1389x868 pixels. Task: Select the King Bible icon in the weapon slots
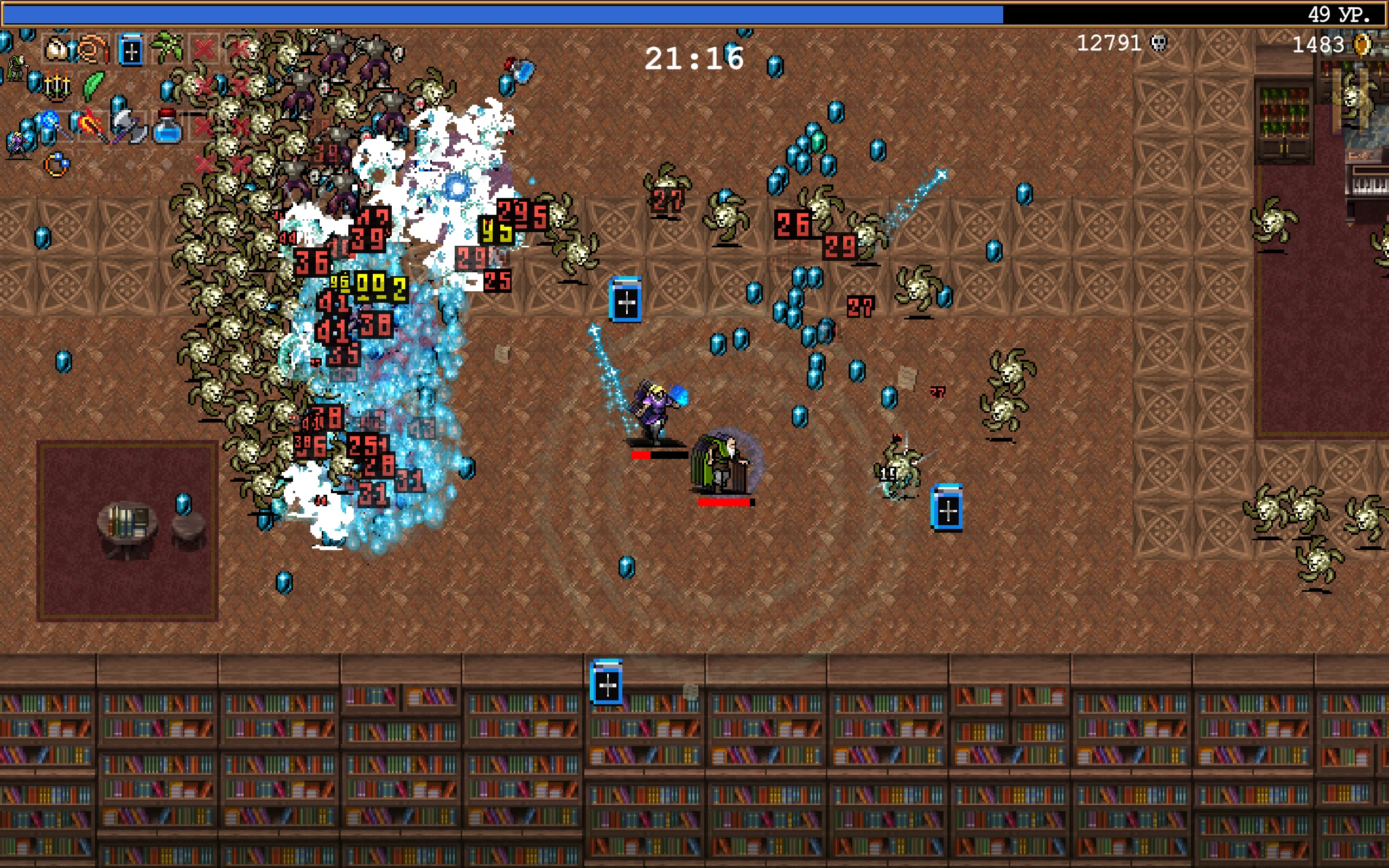(131, 50)
